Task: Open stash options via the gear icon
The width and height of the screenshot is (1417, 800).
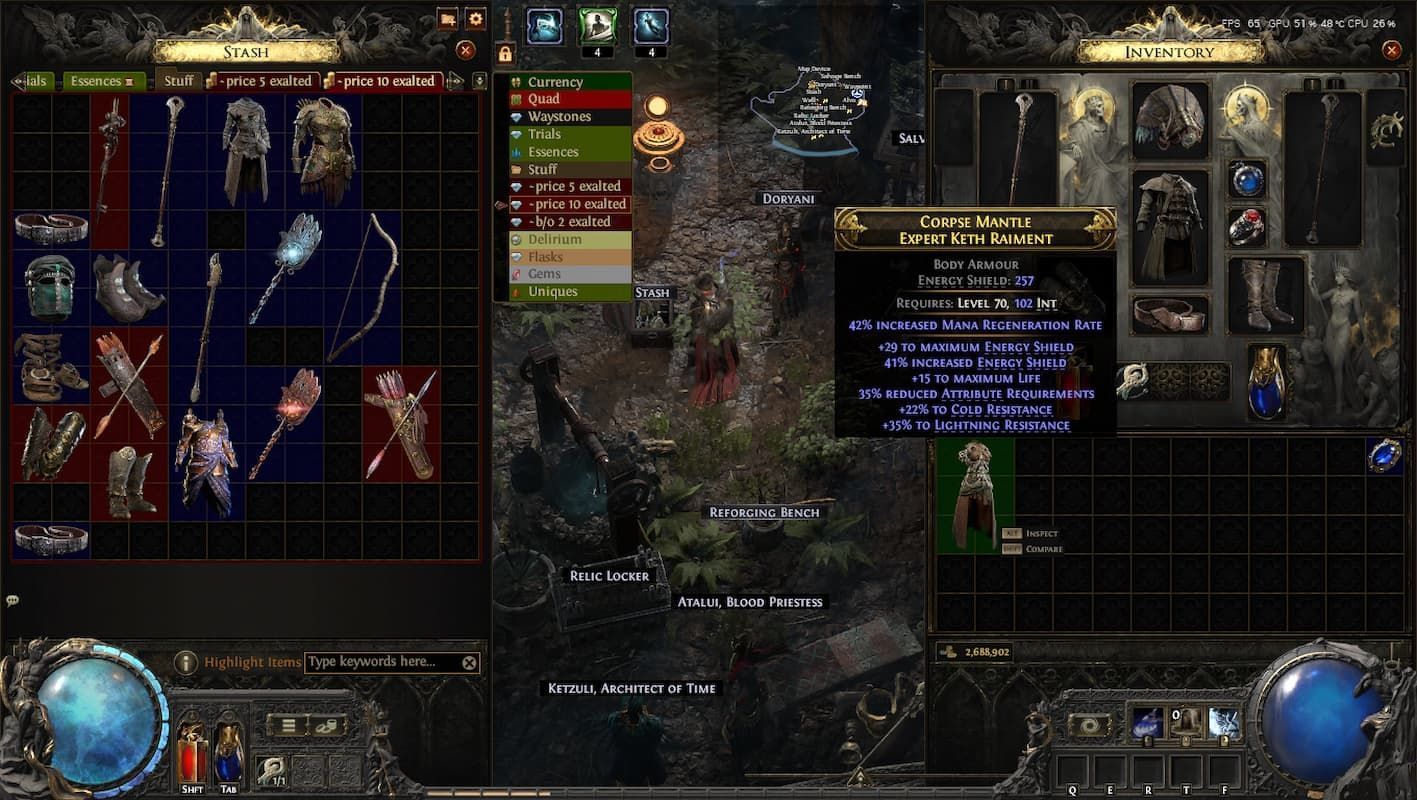Action: tap(474, 18)
